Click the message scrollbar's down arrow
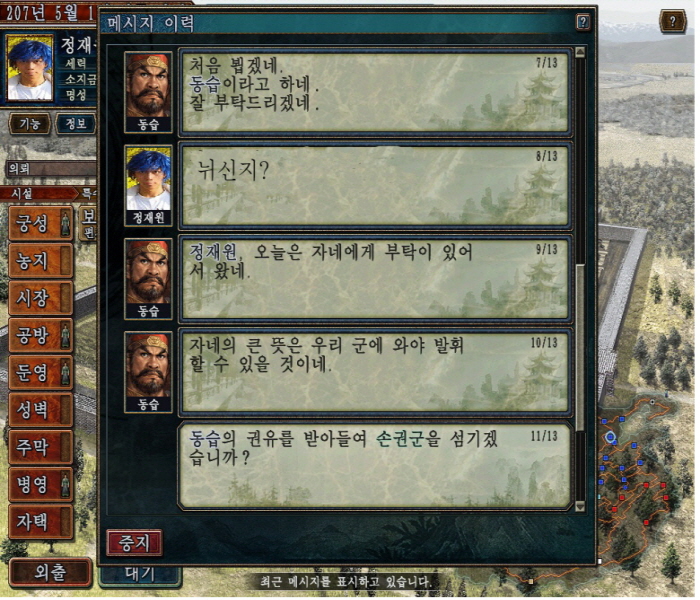This screenshot has width=700, height=600. pyautogui.click(x=580, y=507)
